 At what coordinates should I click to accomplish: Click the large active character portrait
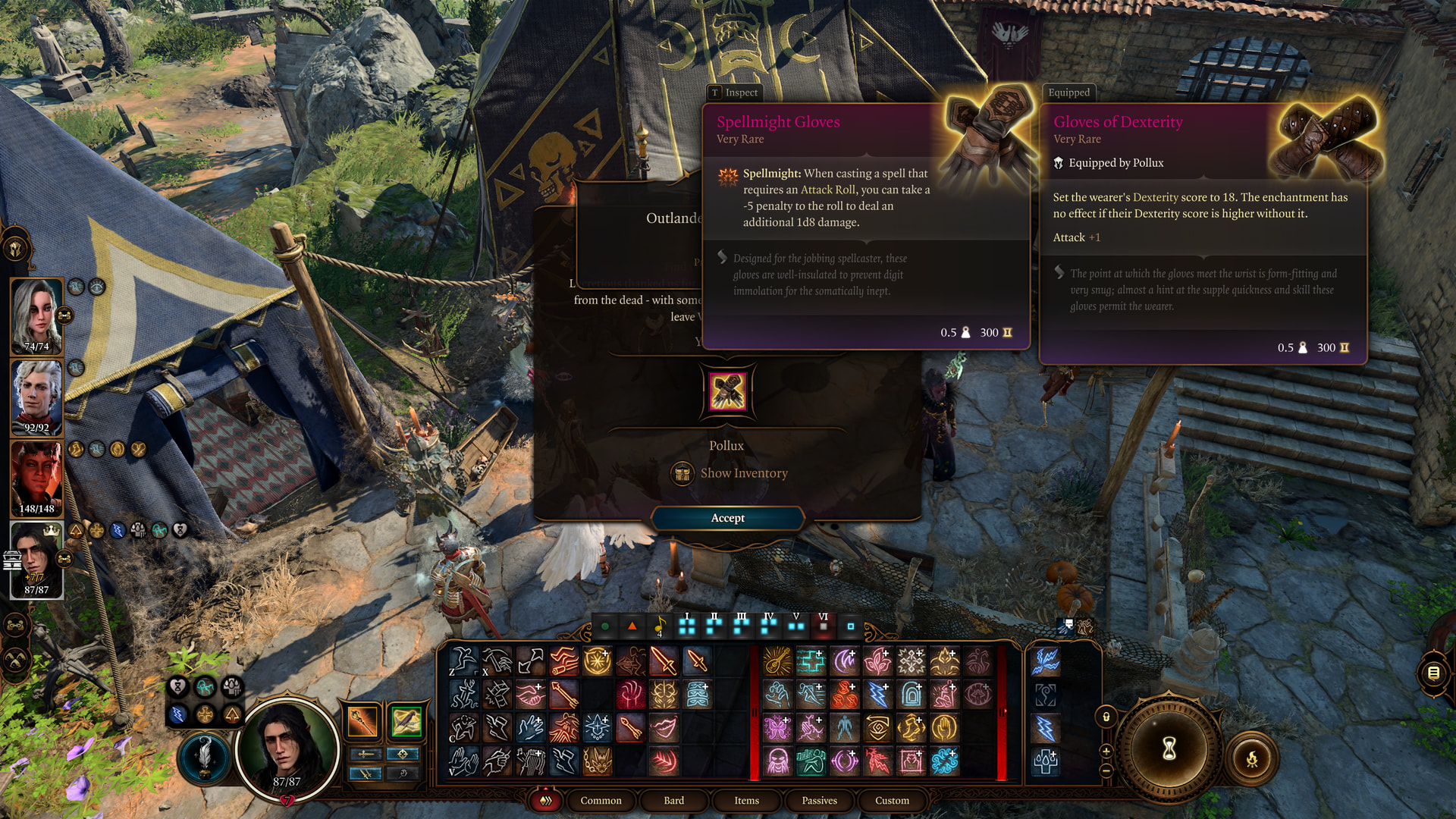click(x=287, y=747)
